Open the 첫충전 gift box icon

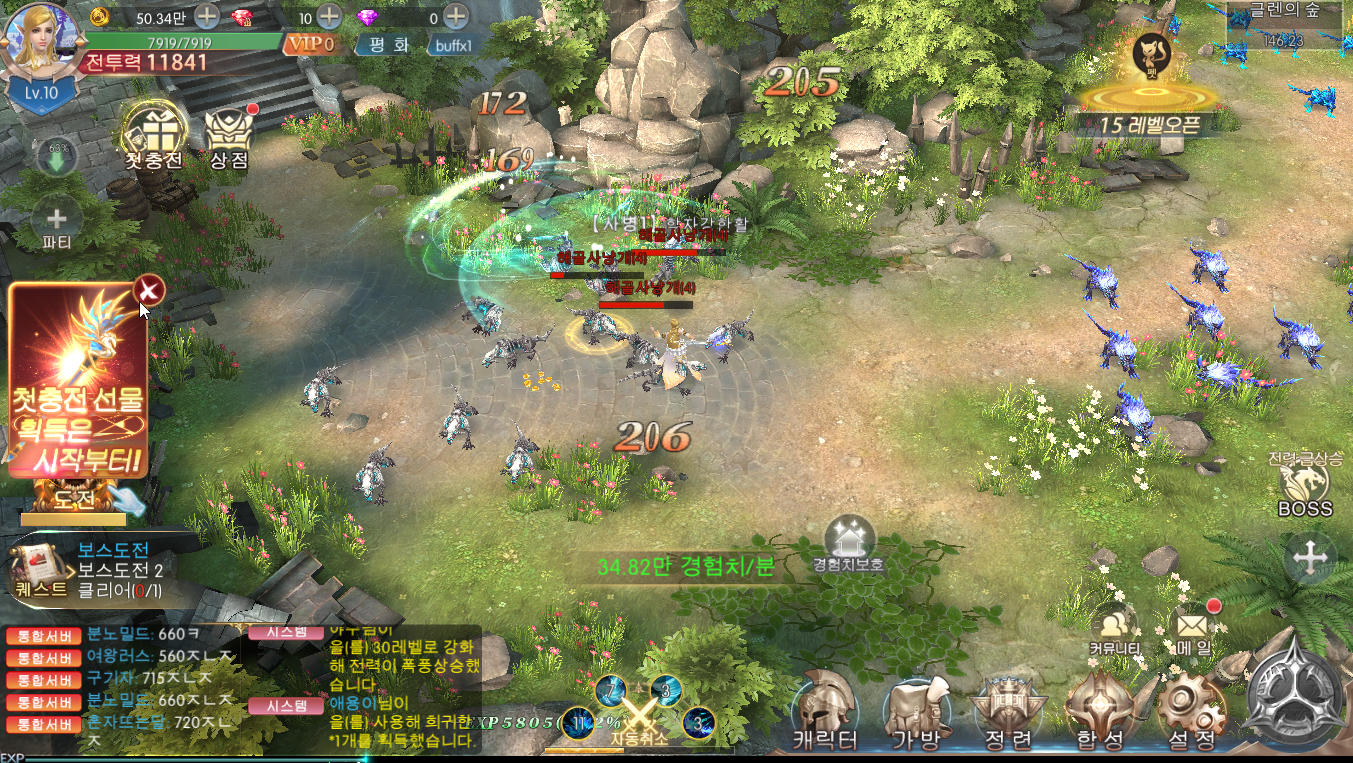coord(153,133)
